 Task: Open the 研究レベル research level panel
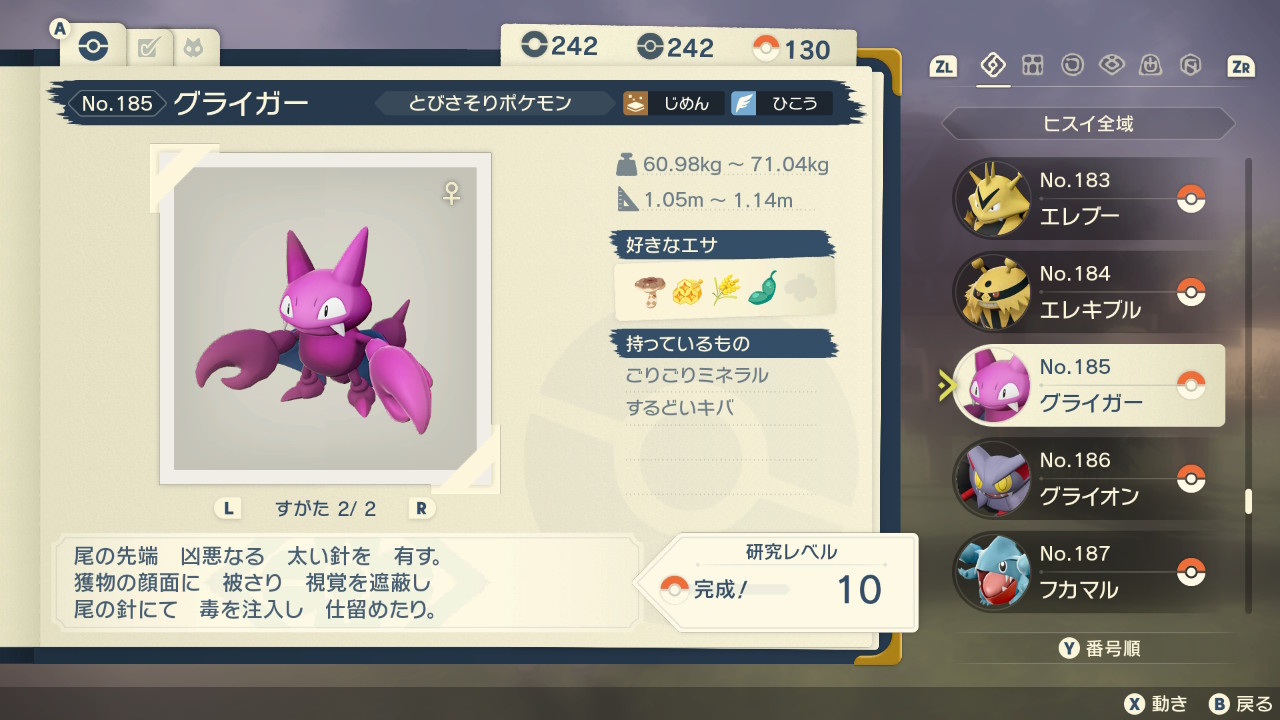coord(788,582)
